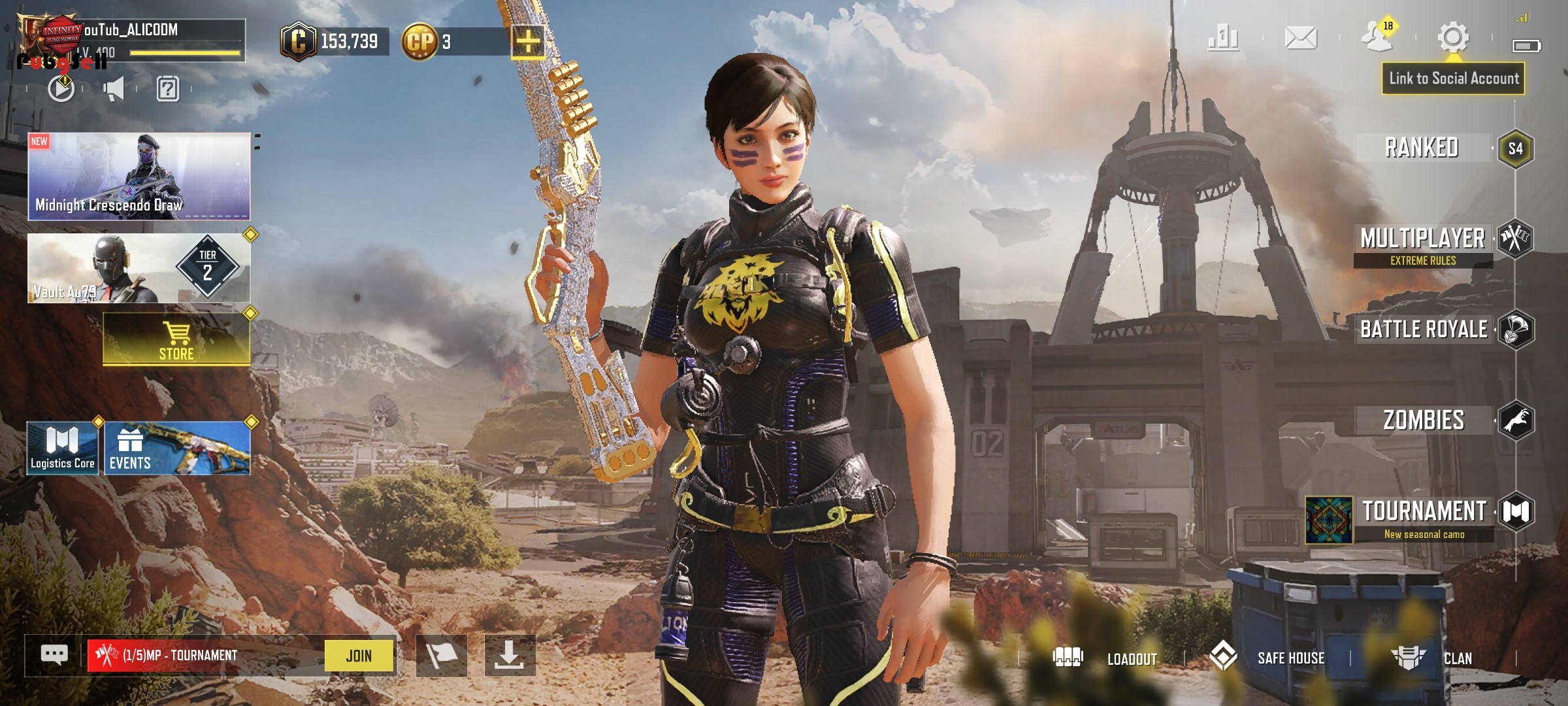Open the Tournament mode
1568x706 pixels.
1424,512
